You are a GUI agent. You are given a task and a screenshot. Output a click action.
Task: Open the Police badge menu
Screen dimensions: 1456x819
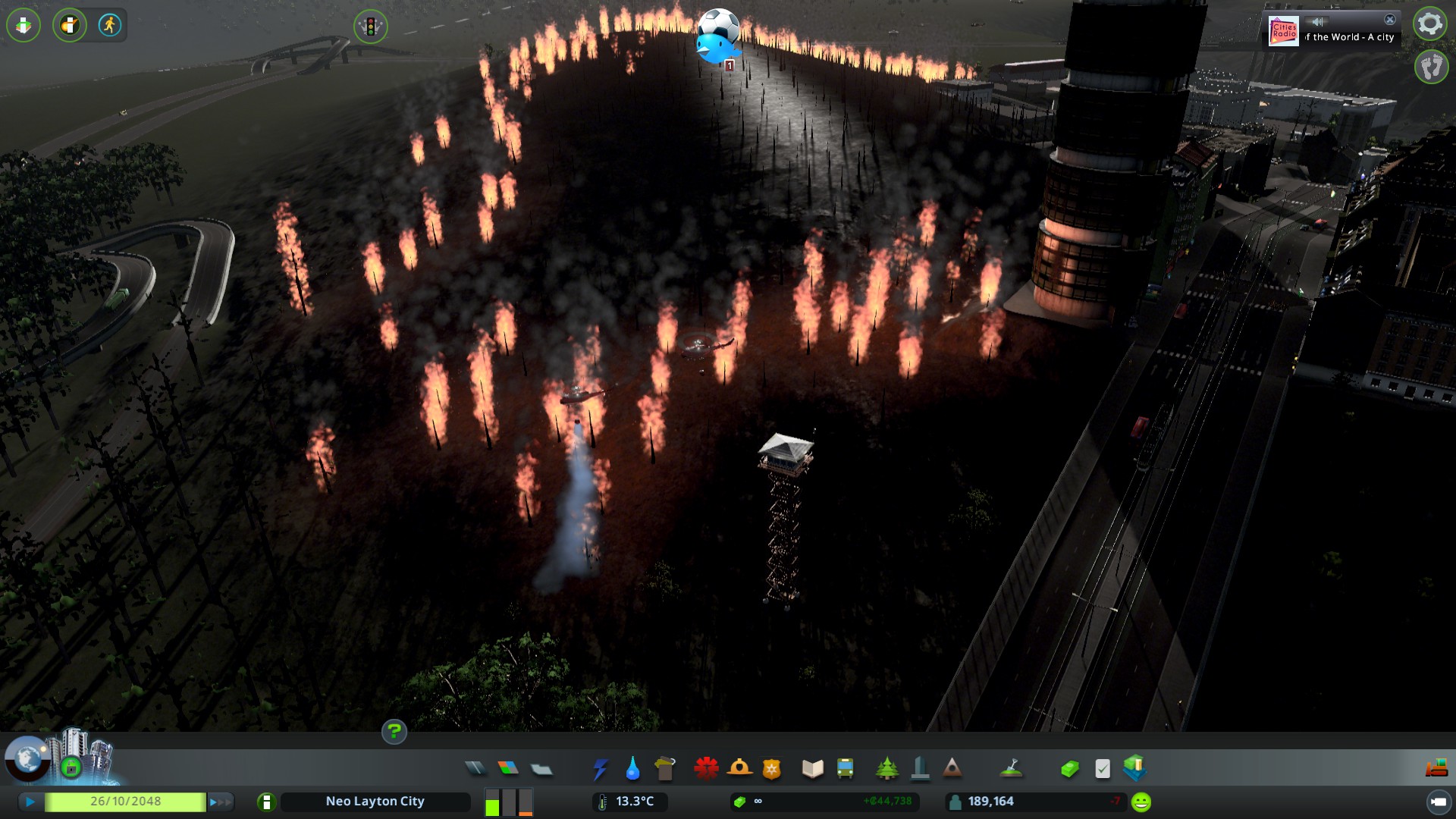pos(771,769)
